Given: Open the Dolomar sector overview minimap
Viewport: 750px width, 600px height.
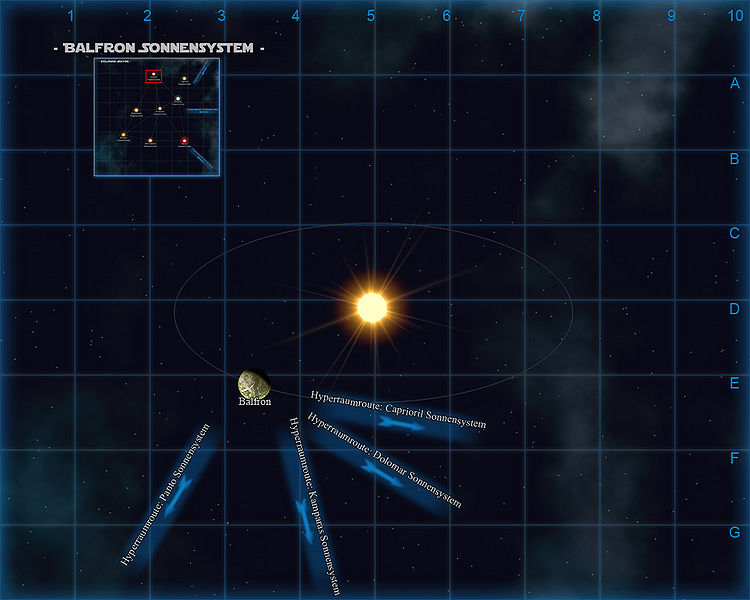Looking at the screenshot, I should 157,117.
